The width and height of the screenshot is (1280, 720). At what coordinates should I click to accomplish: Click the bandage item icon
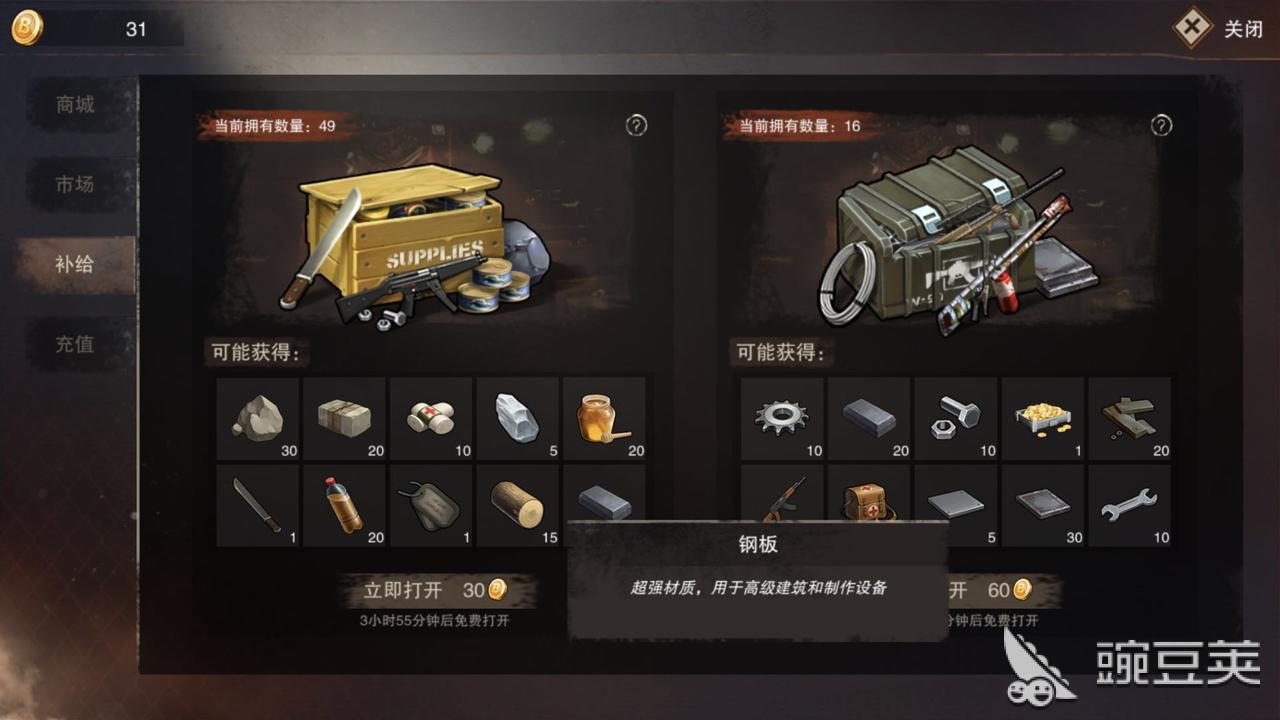[x=432, y=418]
